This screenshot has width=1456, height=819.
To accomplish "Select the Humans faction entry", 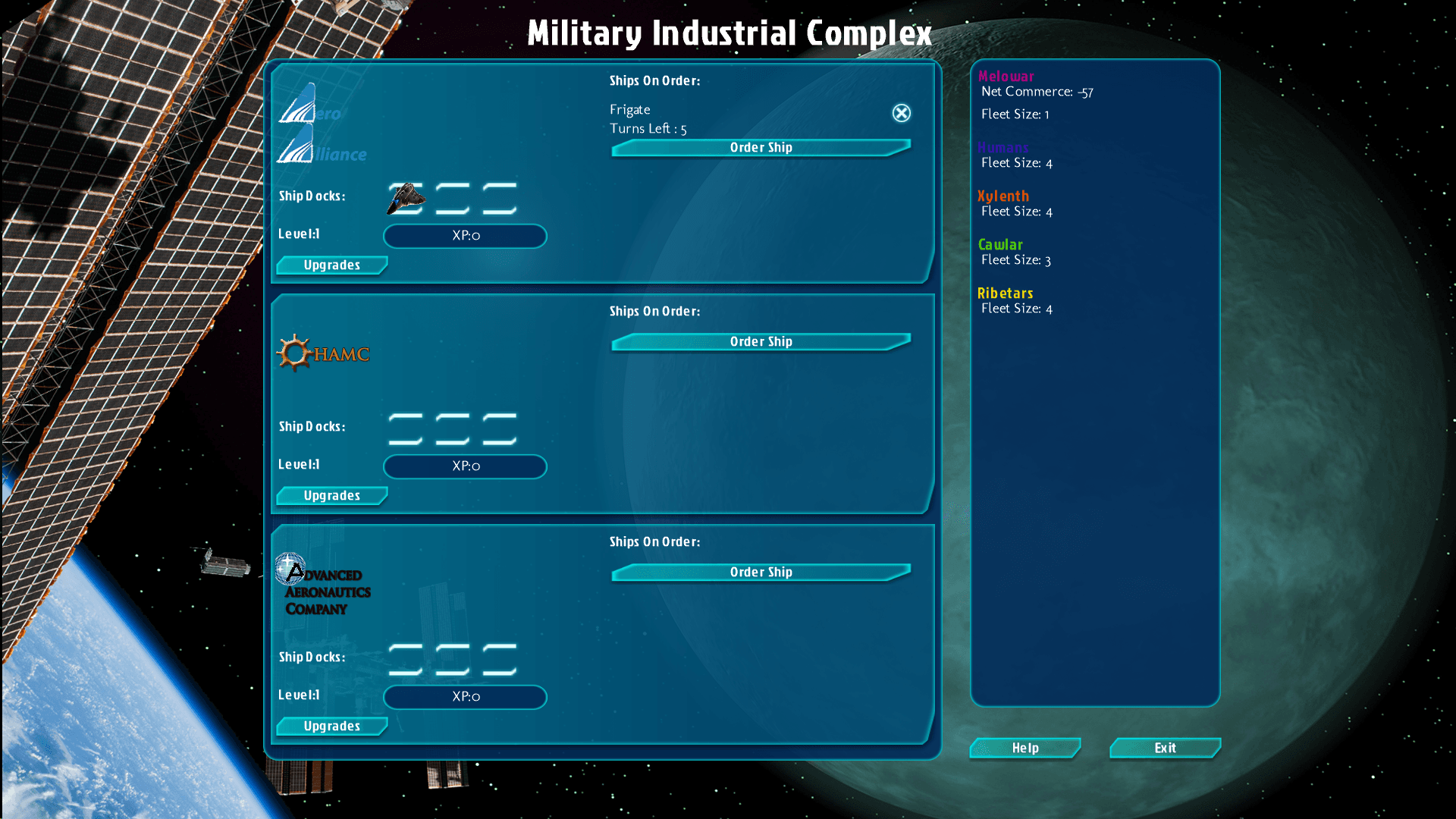I will click(1003, 148).
